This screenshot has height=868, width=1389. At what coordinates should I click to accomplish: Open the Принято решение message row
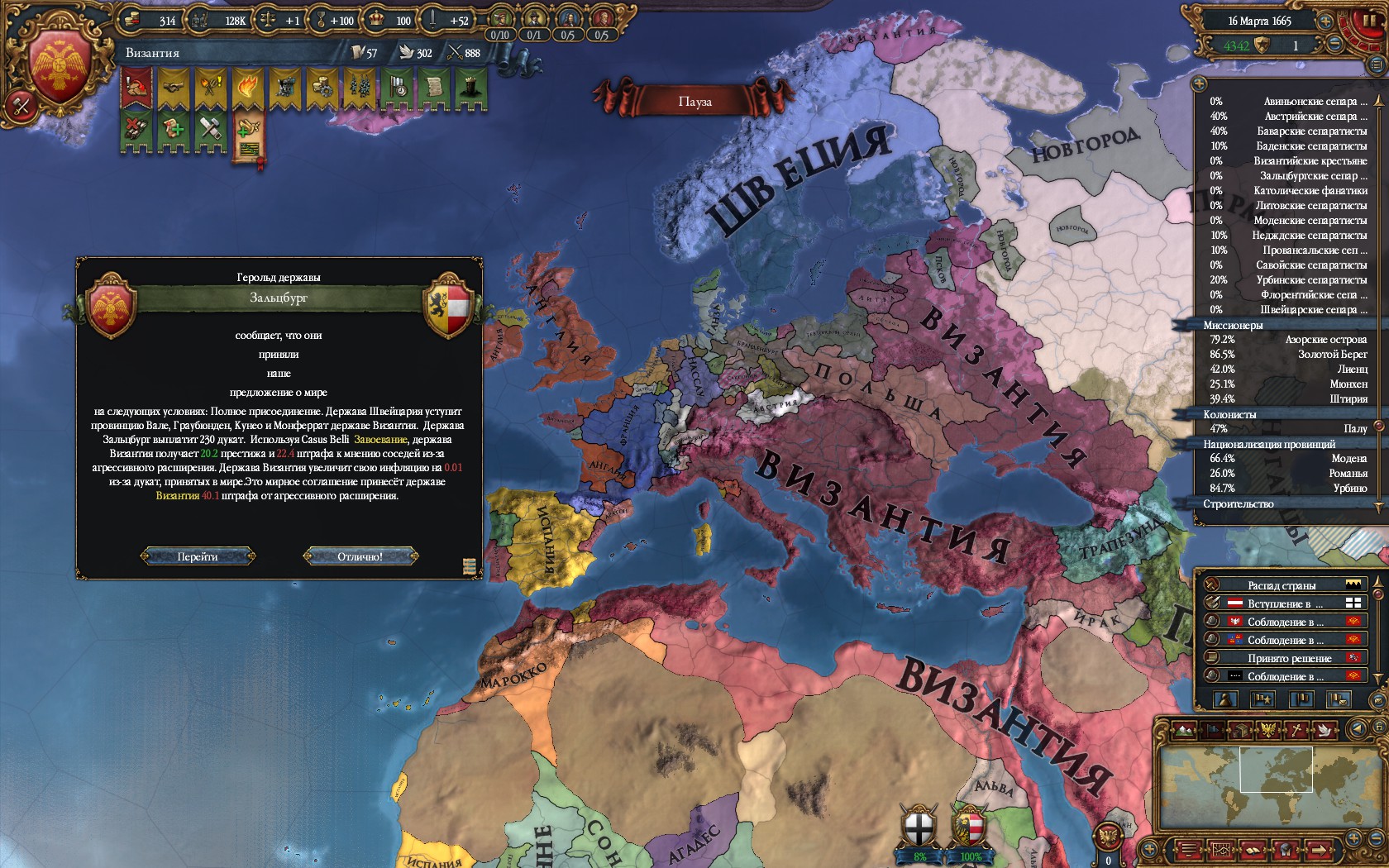pos(1288,658)
